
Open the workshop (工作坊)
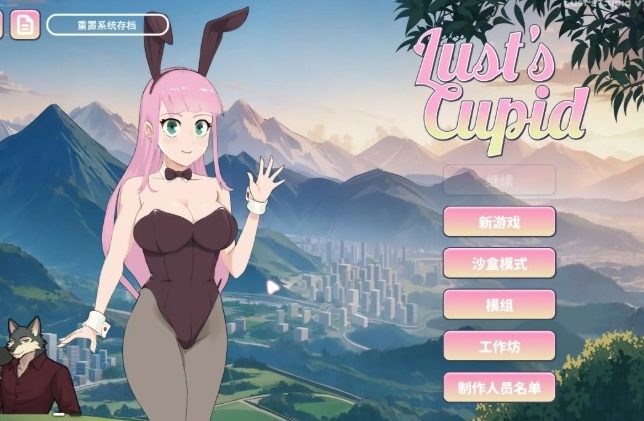tap(499, 346)
